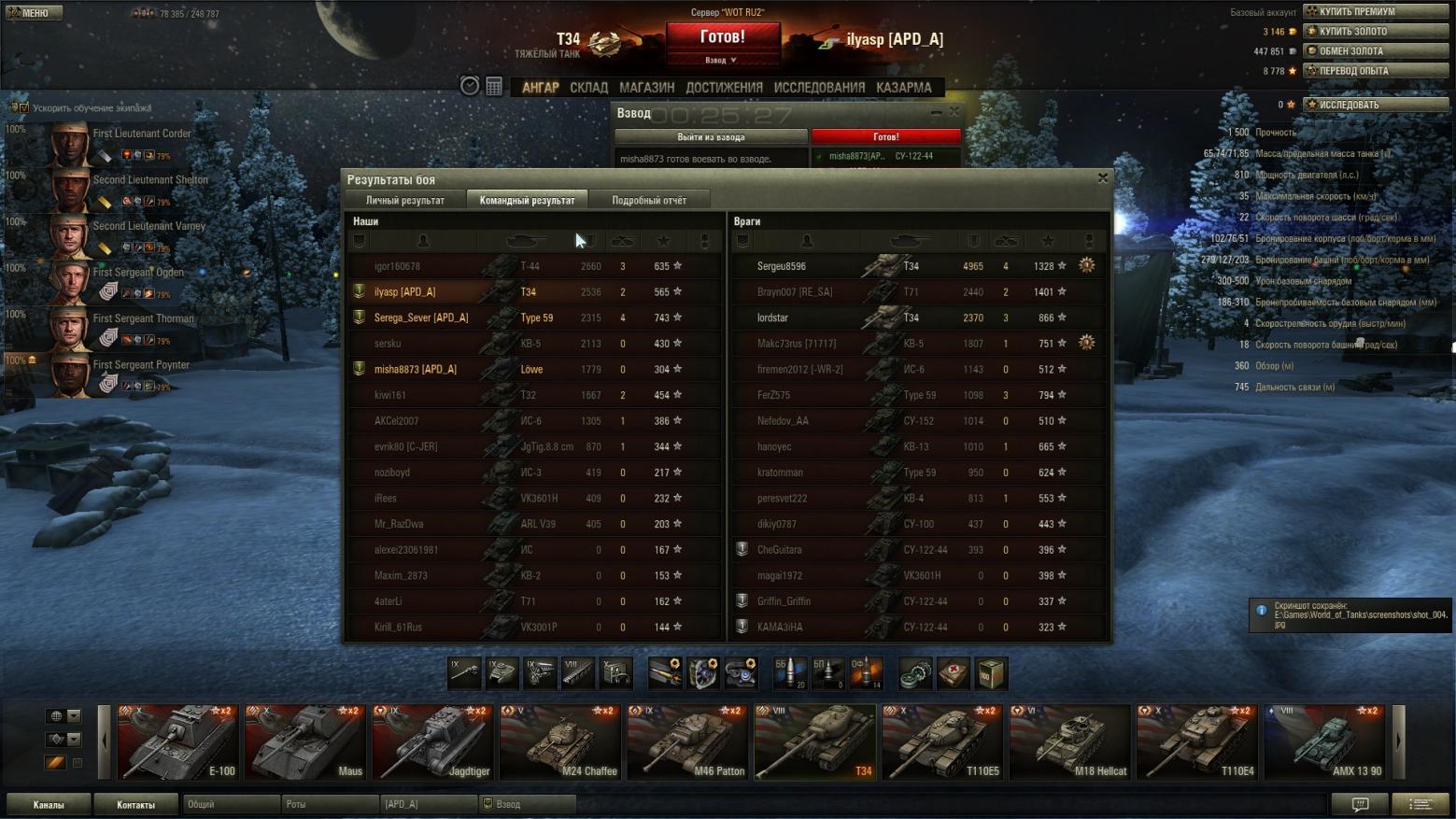The width and height of the screenshot is (1456, 819).
Task: Leave platoon with Выйти из взвода
Action: tap(711, 136)
